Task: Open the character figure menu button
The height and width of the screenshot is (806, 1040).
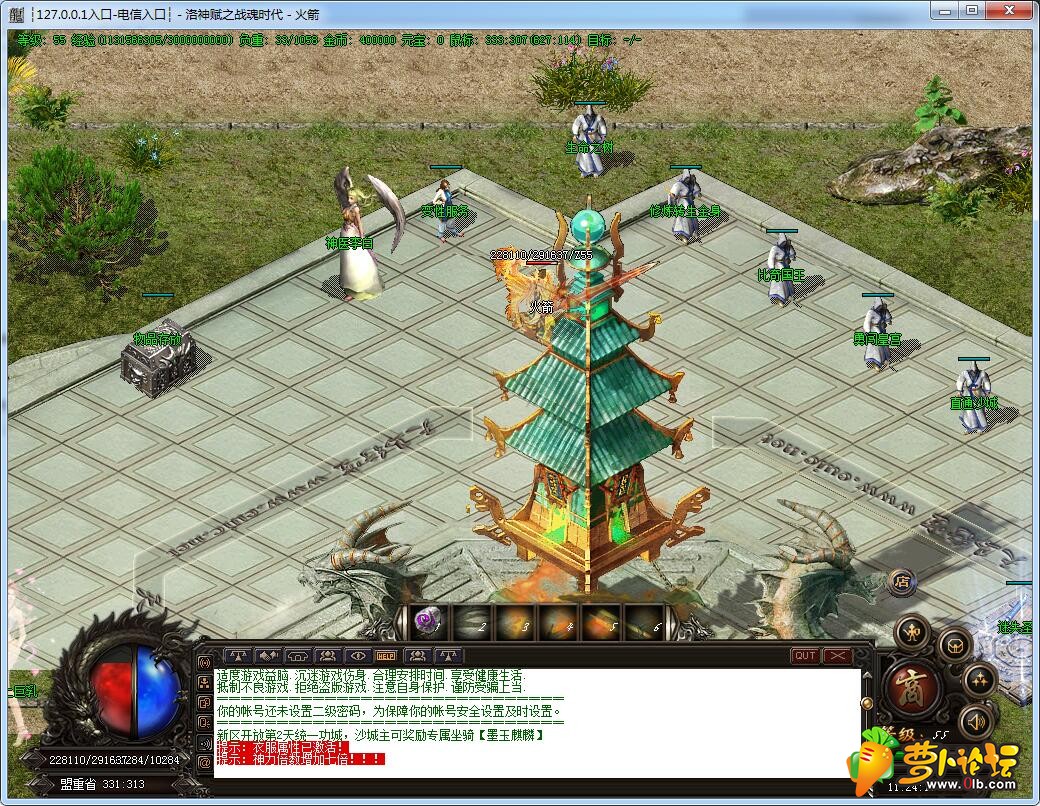Action: pyautogui.click(x=912, y=632)
